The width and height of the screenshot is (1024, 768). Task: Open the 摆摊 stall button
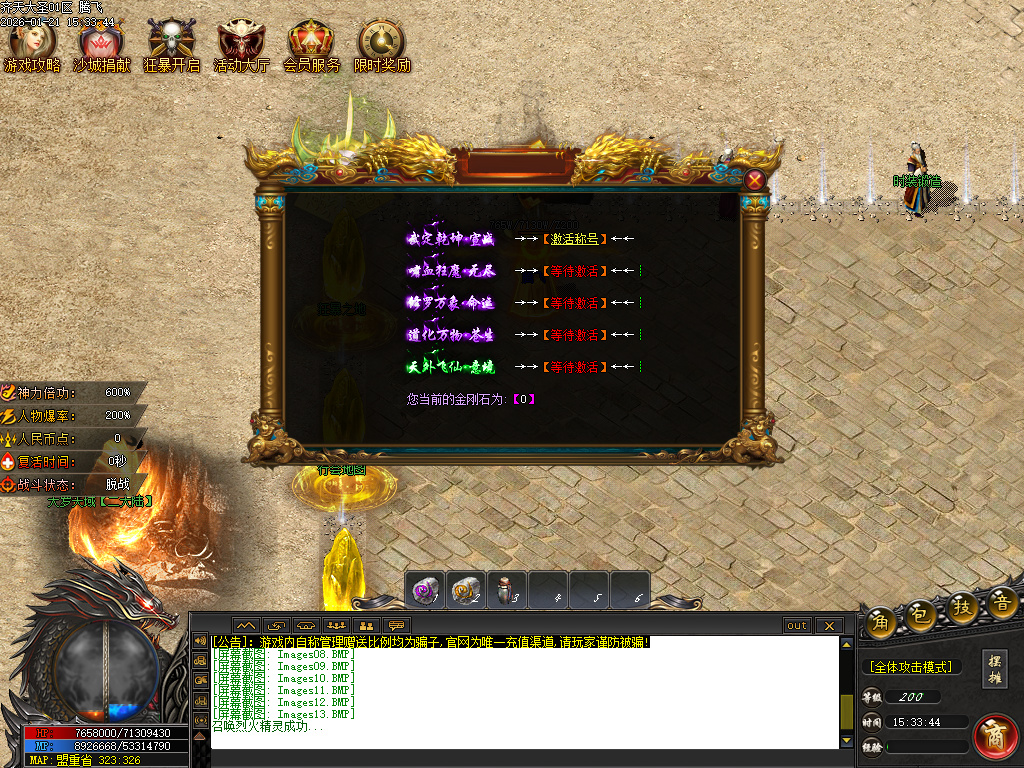(x=994, y=669)
